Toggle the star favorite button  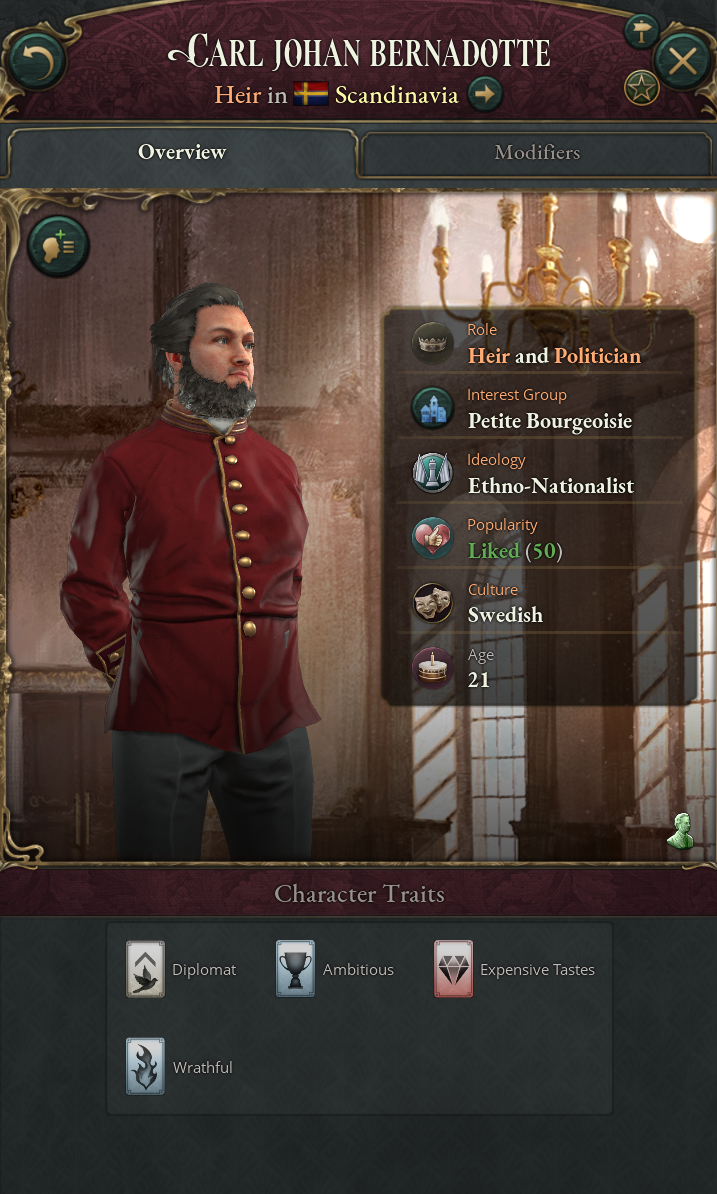pos(641,88)
